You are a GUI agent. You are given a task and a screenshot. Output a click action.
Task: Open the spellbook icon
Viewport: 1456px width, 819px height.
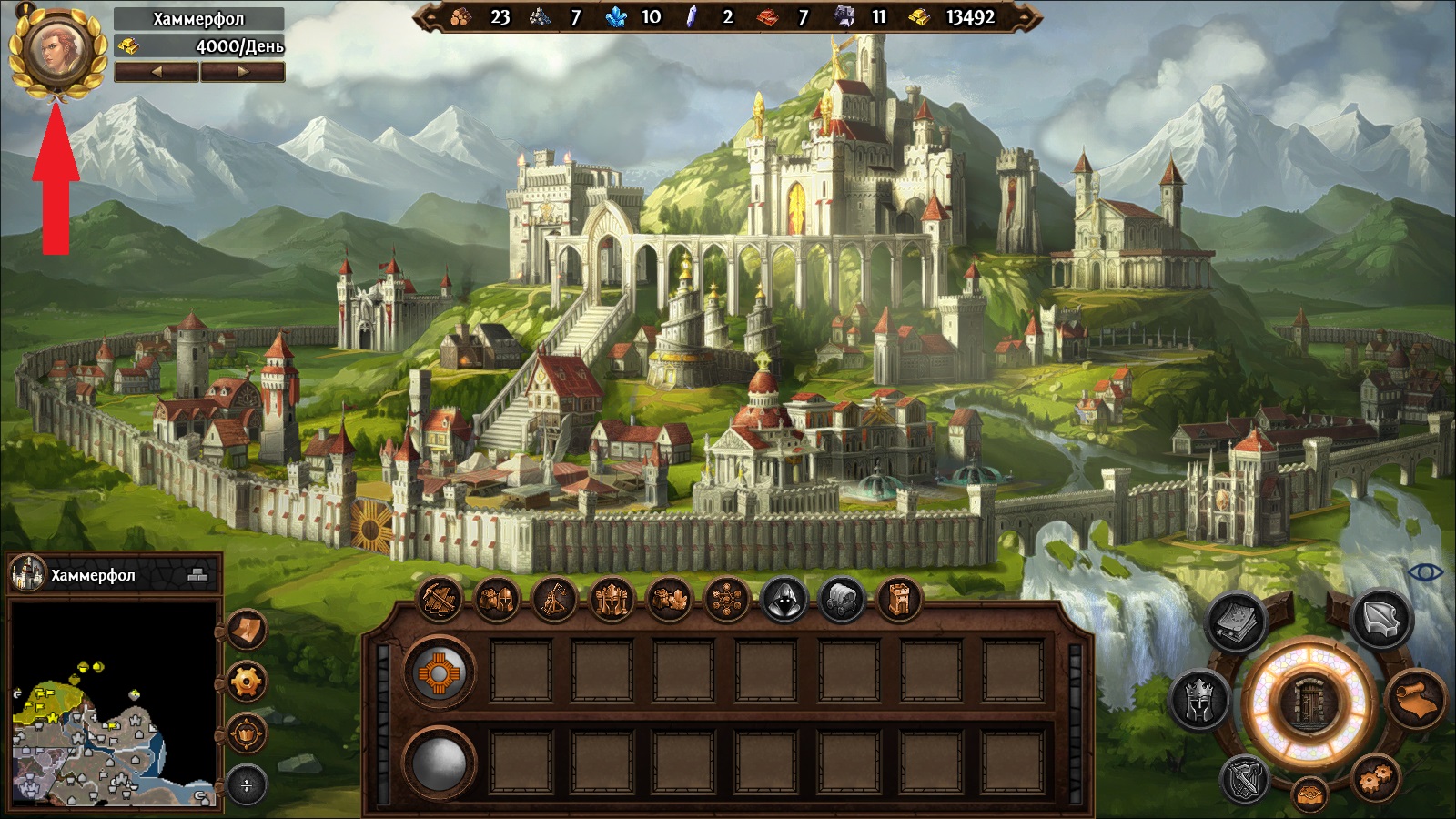tap(1238, 622)
